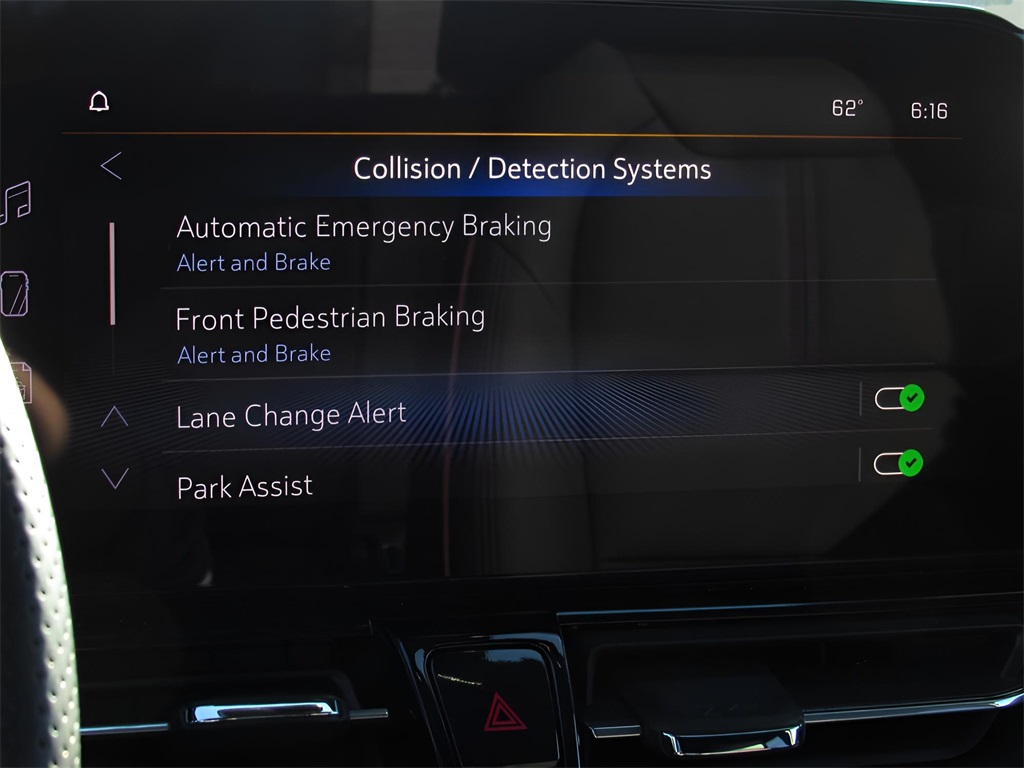Screen dimensions: 1024x768
Task: Go back using the left arrow
Action: click(x=111, y=166)
